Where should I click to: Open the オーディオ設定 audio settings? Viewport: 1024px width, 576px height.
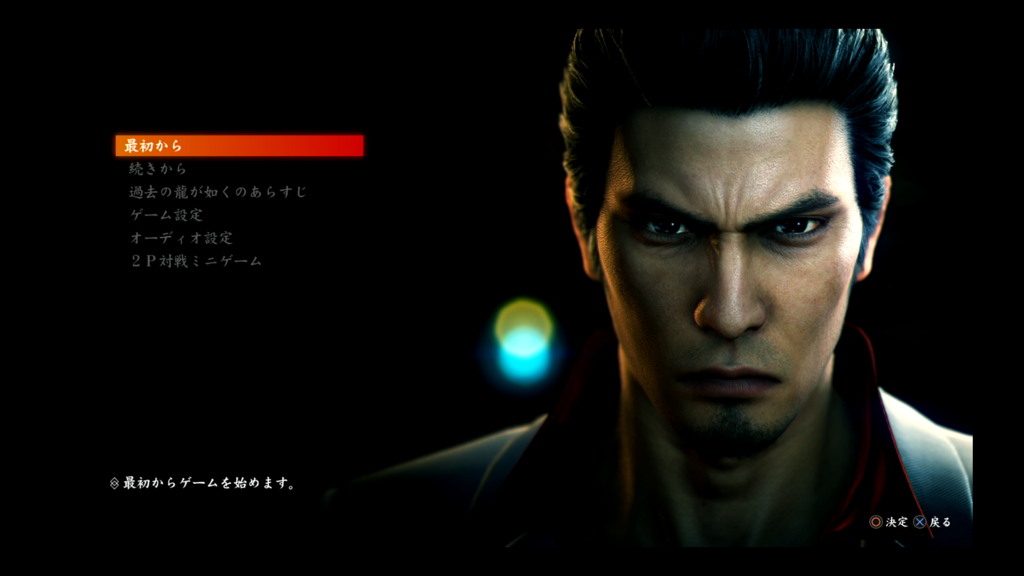[x=181, y=238]
